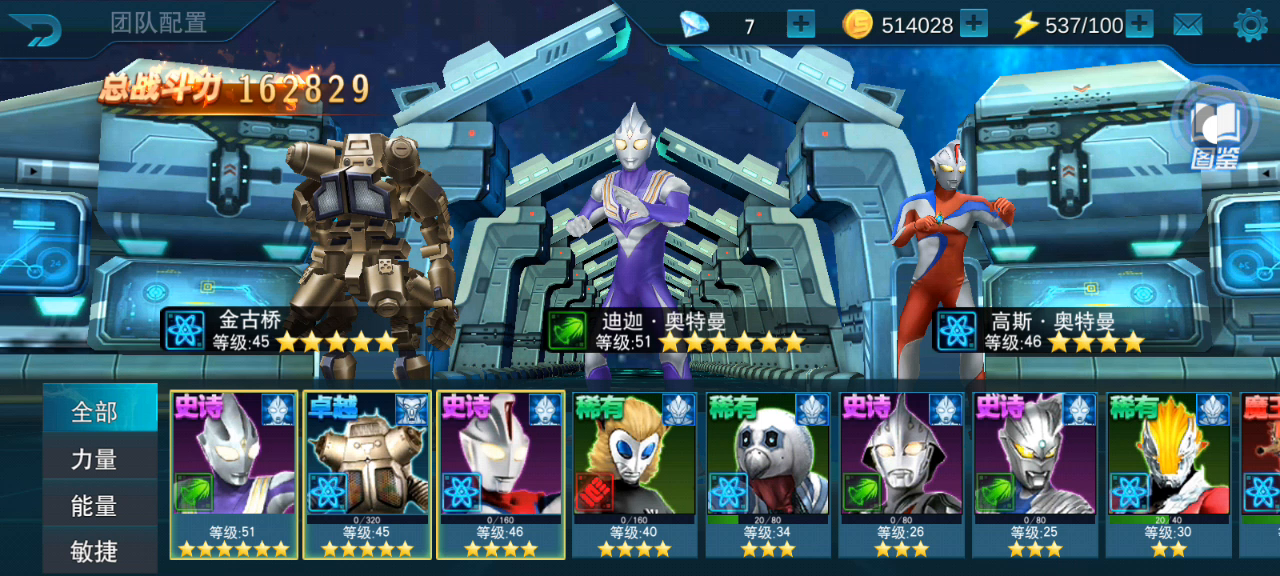The width and height of the screenshot is (1280, 576).
Task: Switch to the 能量 filter tab
Action: pyautogui.click(x=97, y=506)
